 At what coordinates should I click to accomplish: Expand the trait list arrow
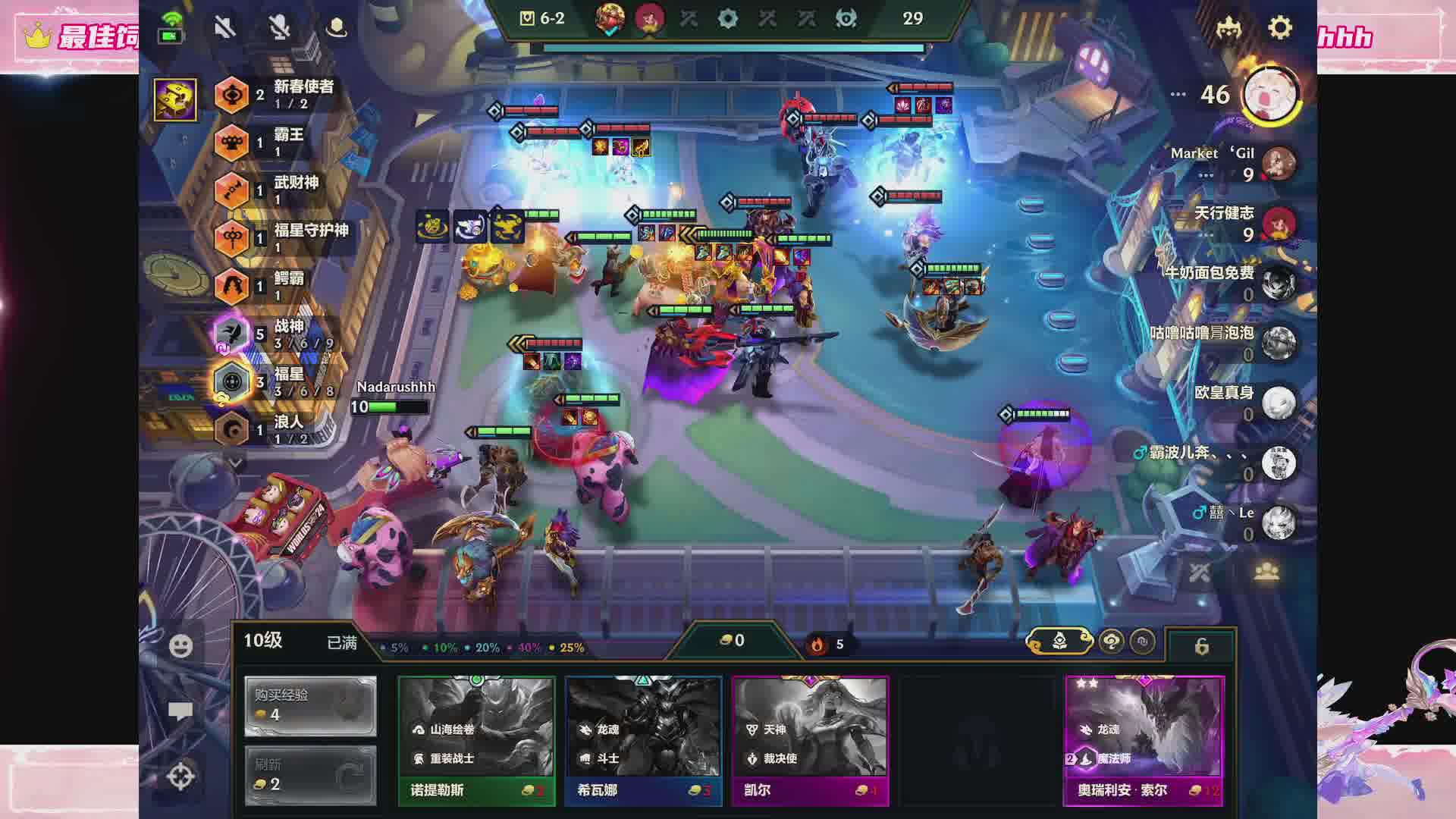236,462
